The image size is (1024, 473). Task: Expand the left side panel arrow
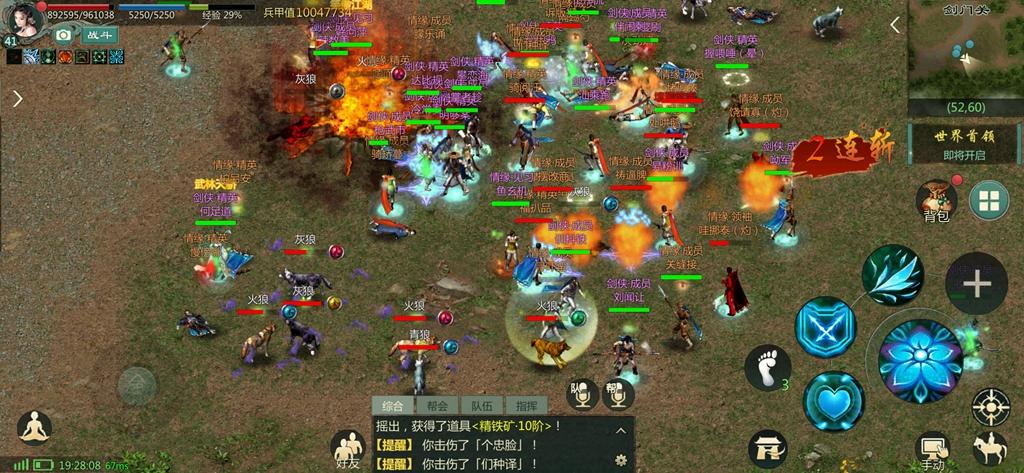(17, 98)
